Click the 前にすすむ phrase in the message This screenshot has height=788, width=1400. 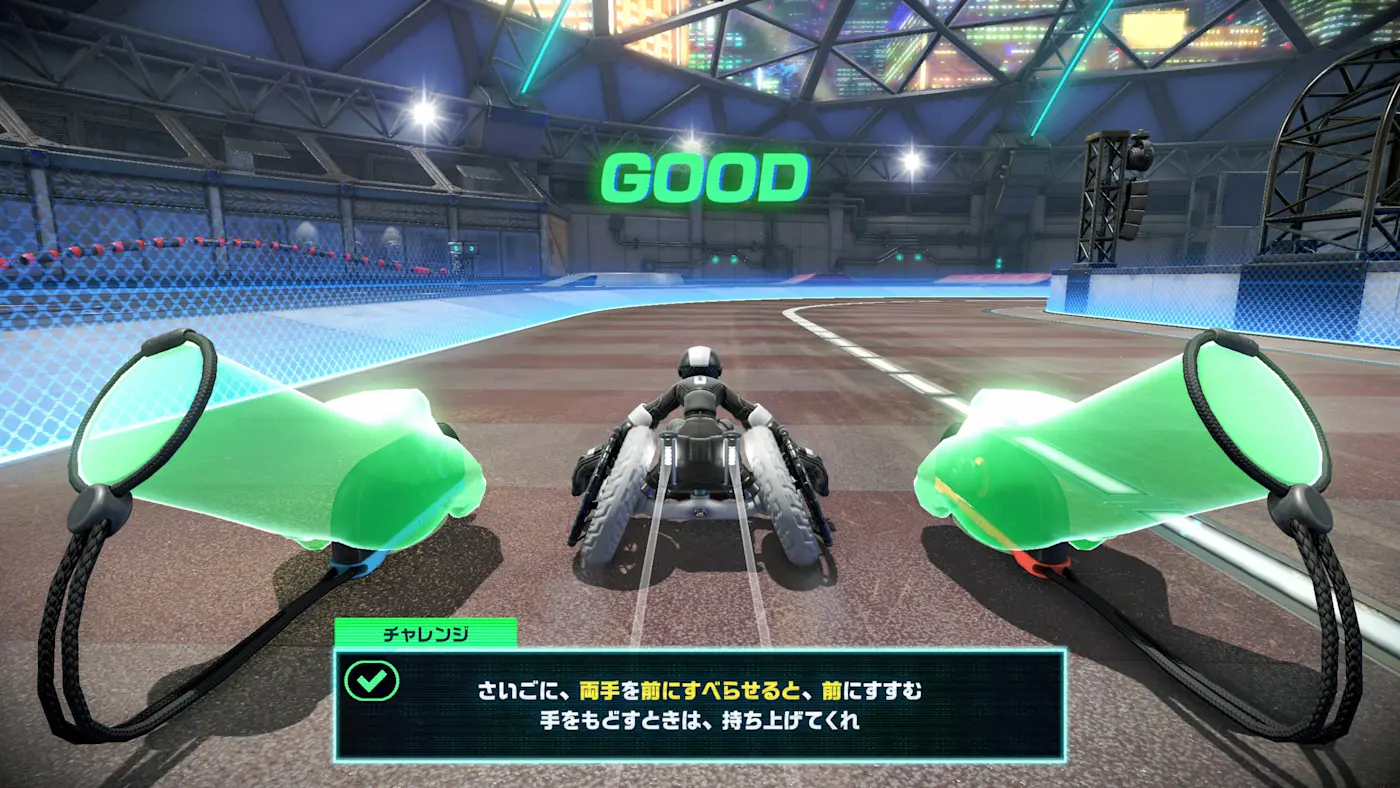(872, 684)
